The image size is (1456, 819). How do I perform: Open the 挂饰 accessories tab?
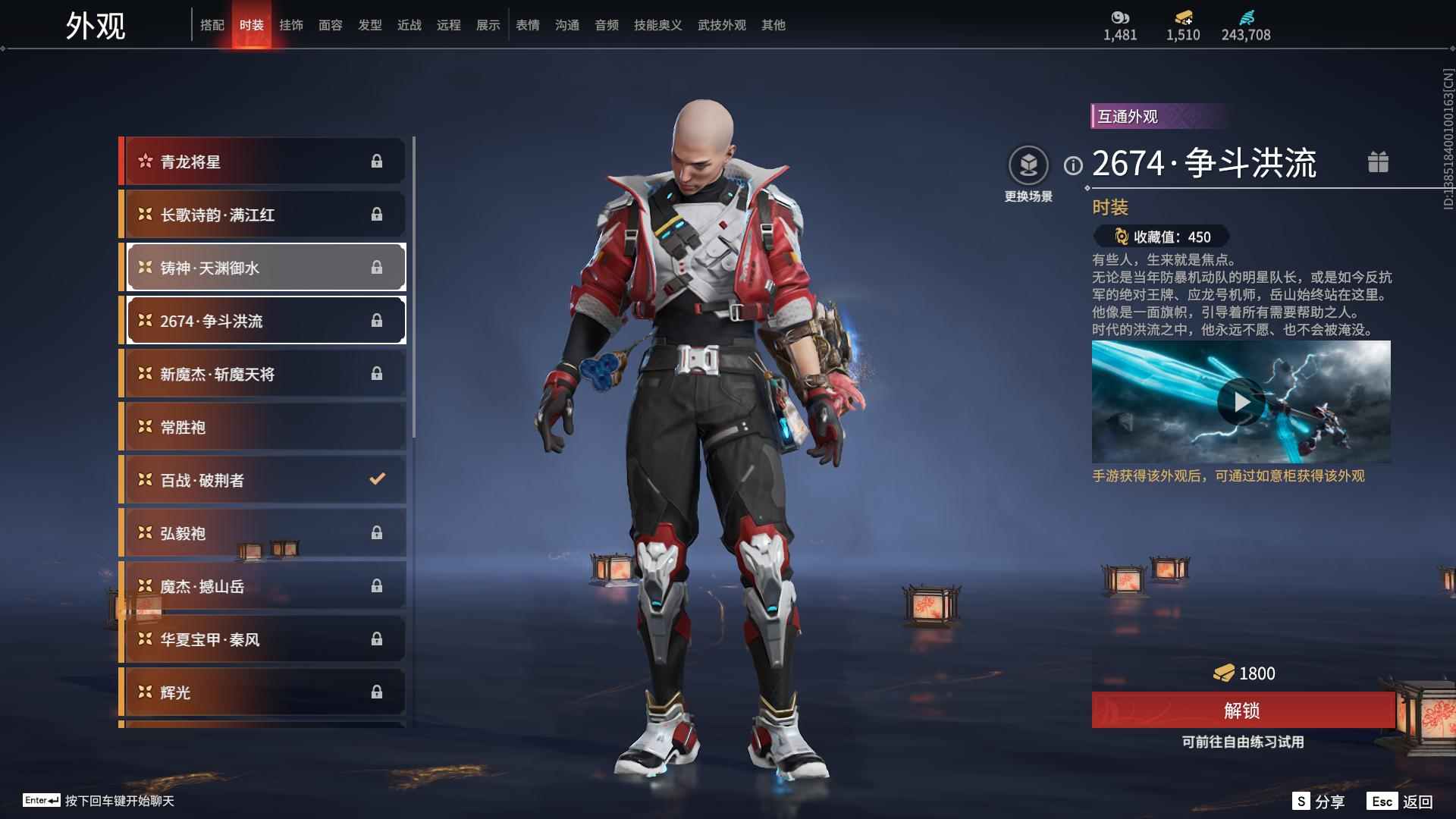pyautogui.click(x=291, y=25)
